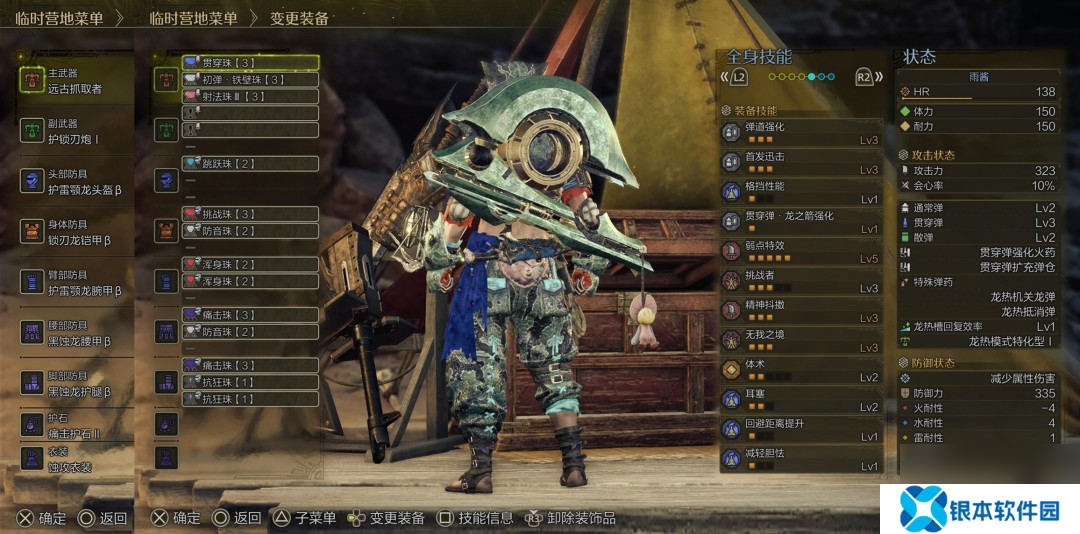The width and height of the screenshot is (1080, 534).
Task: Select the 痛击护石 II charm
Action: point(75,424)
